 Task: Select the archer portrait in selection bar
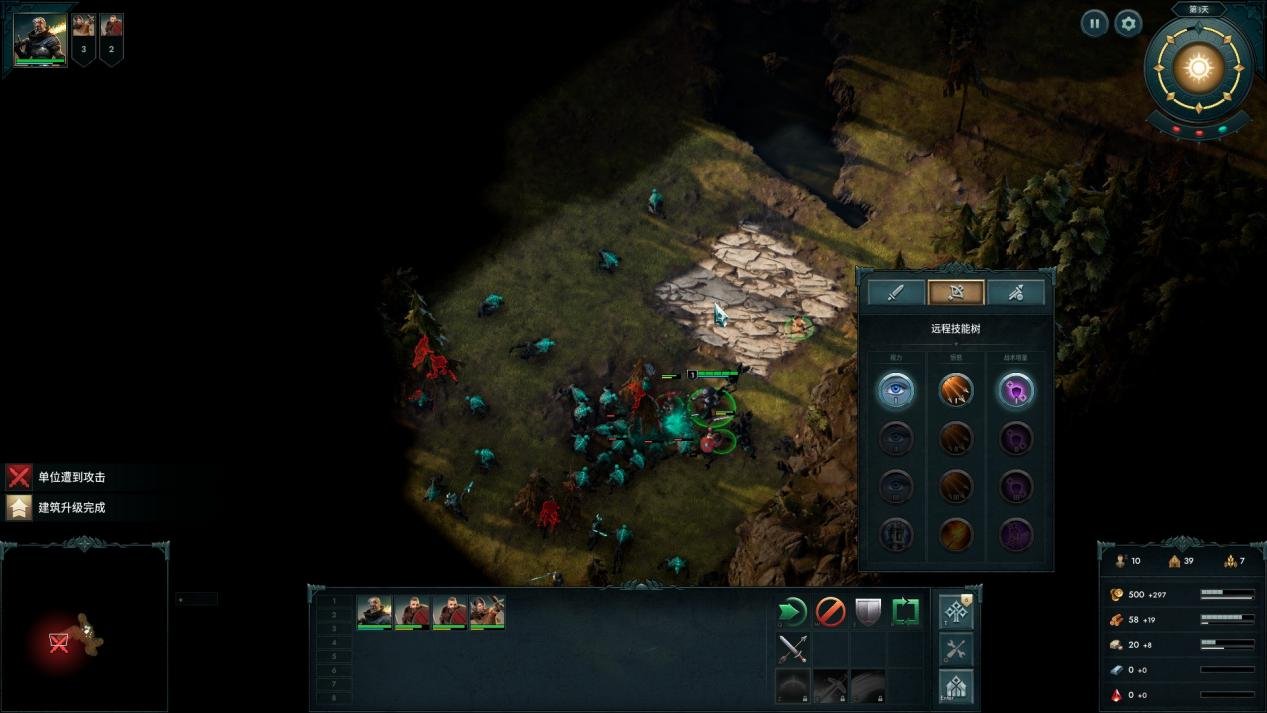pyautogui.click(x=488, y=611)
